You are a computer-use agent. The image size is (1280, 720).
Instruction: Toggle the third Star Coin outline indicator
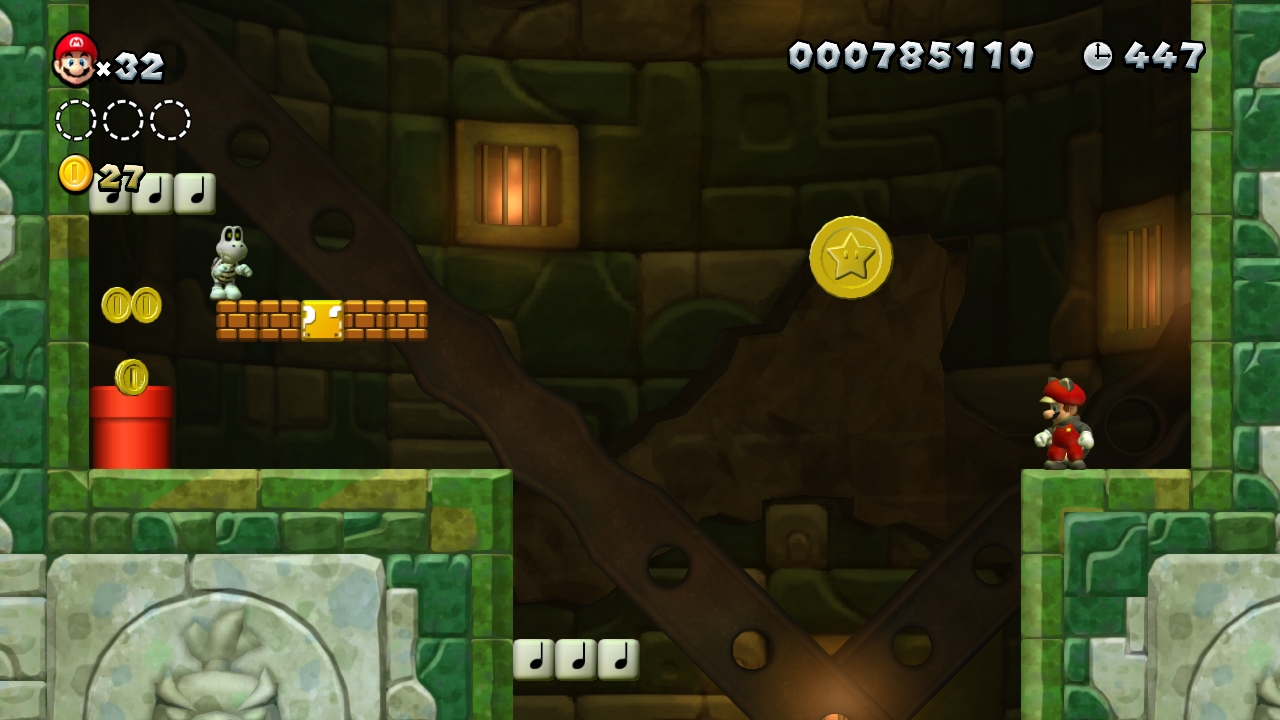coord(170,118)
